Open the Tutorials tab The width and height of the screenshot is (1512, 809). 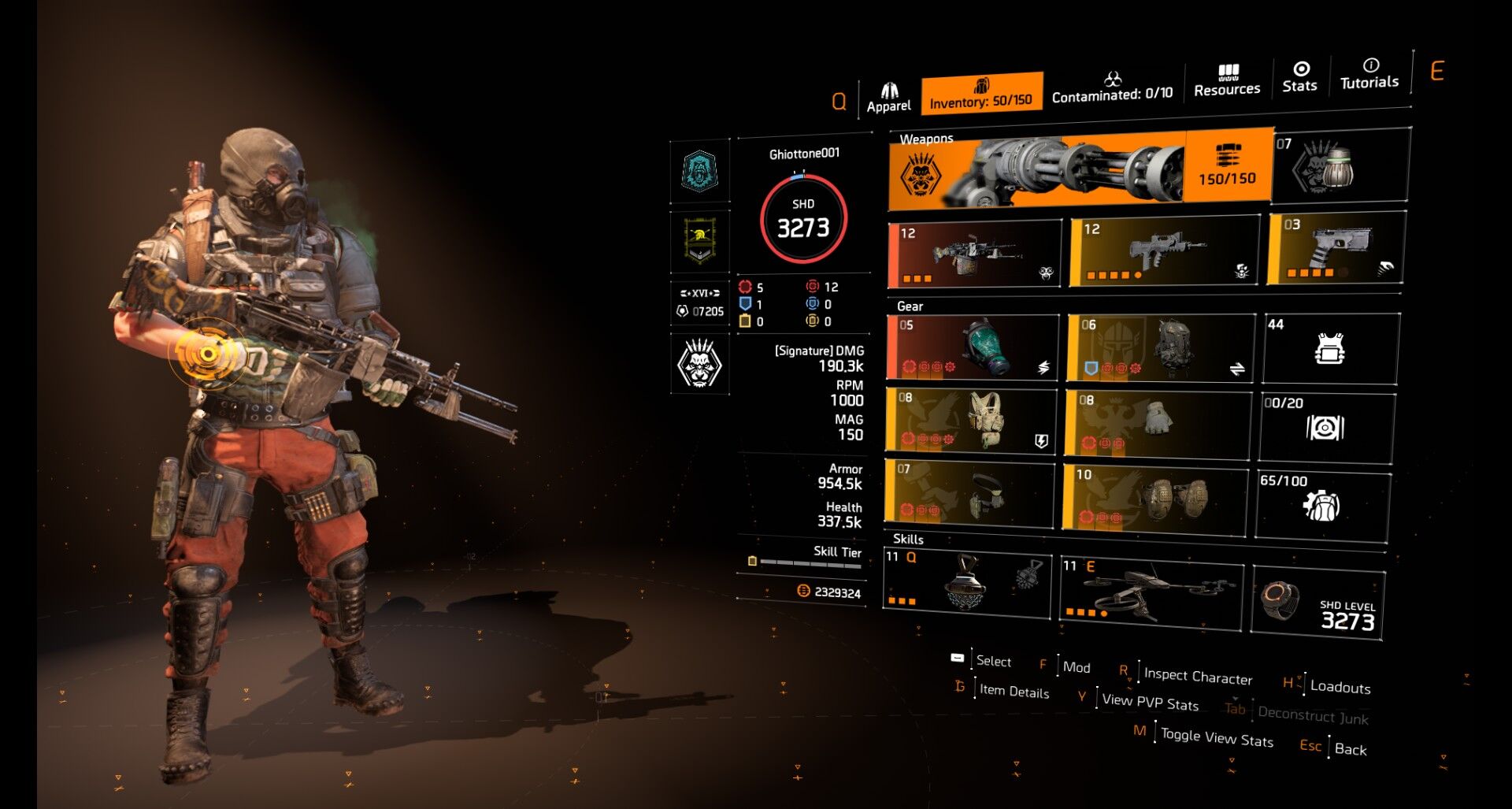1369,74
